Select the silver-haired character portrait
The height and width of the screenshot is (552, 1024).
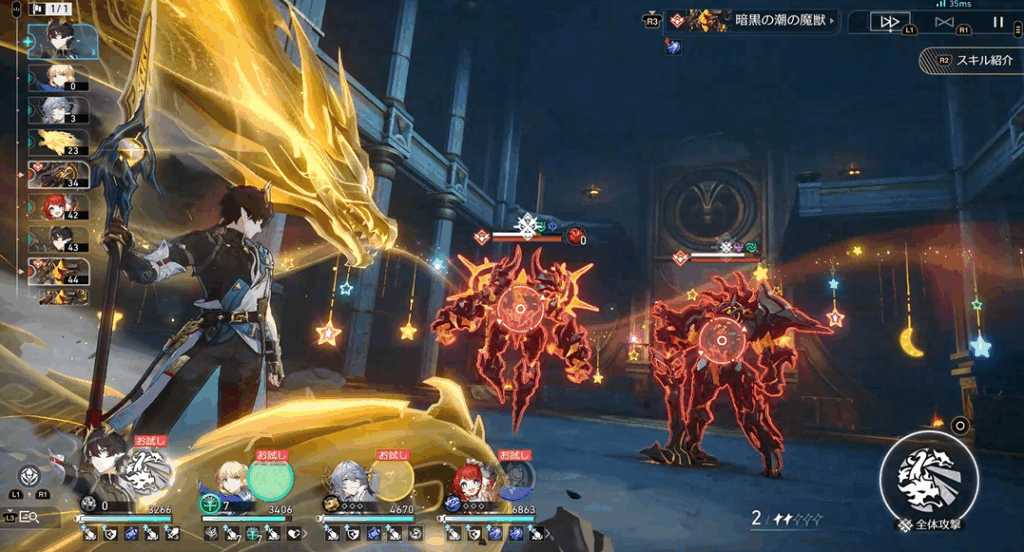(349, 479)
